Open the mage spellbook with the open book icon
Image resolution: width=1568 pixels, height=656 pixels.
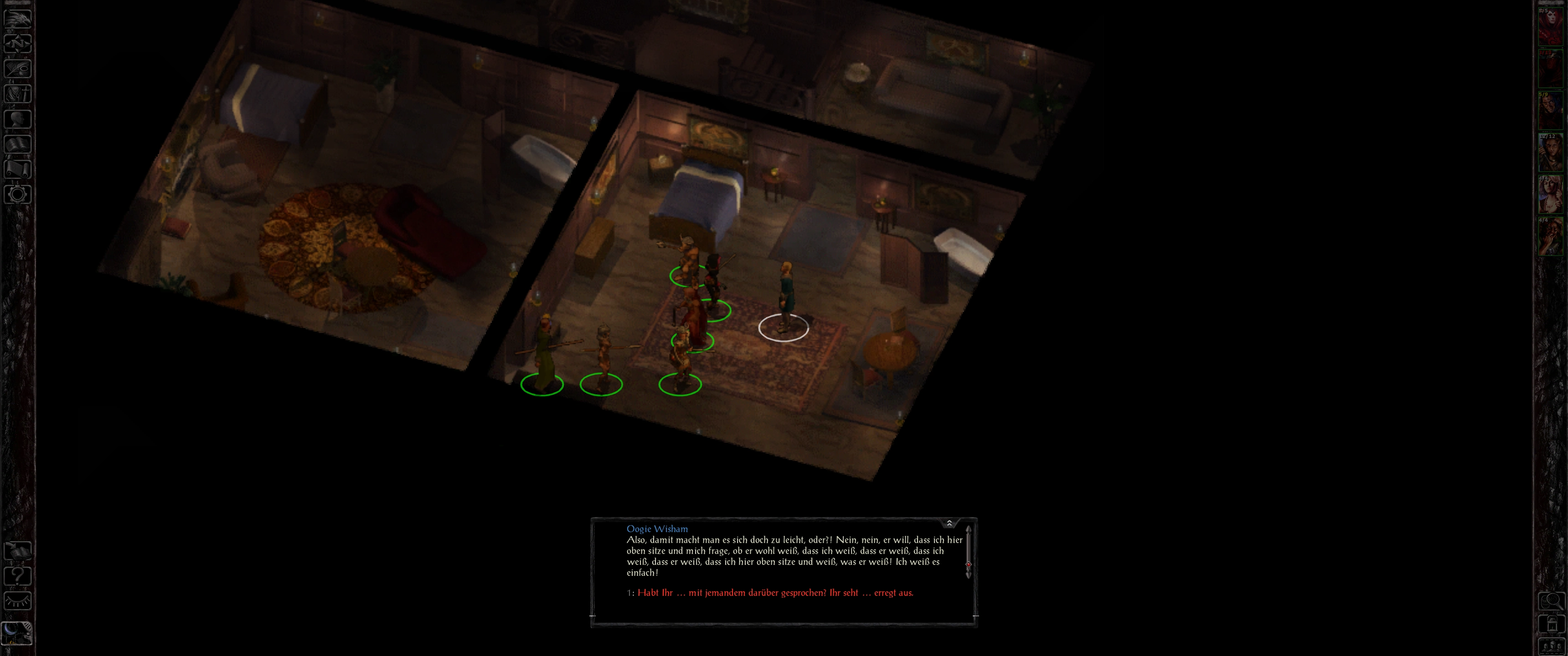(x=17, y=144)
